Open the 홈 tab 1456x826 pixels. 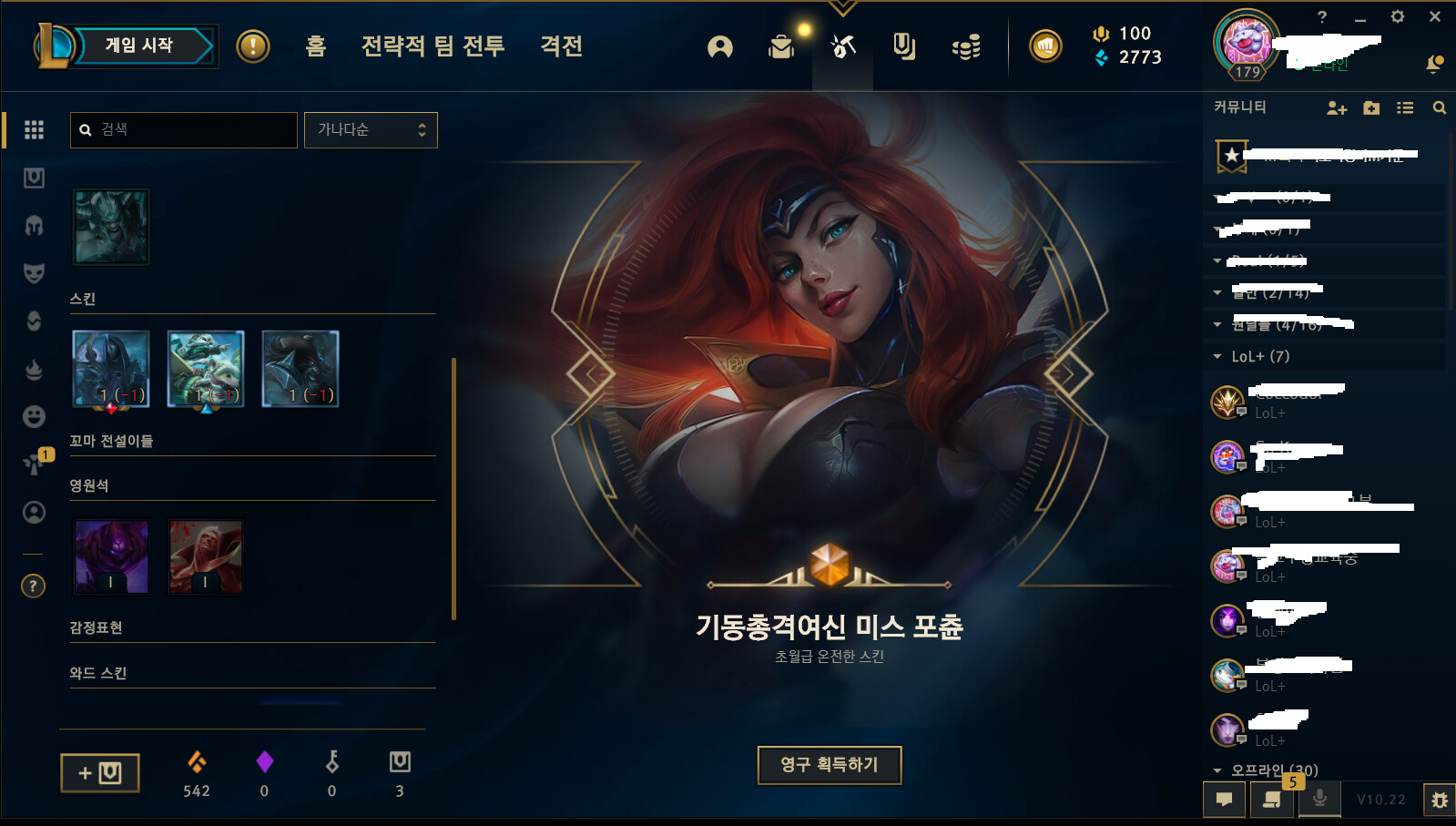(x=315, y=46)
